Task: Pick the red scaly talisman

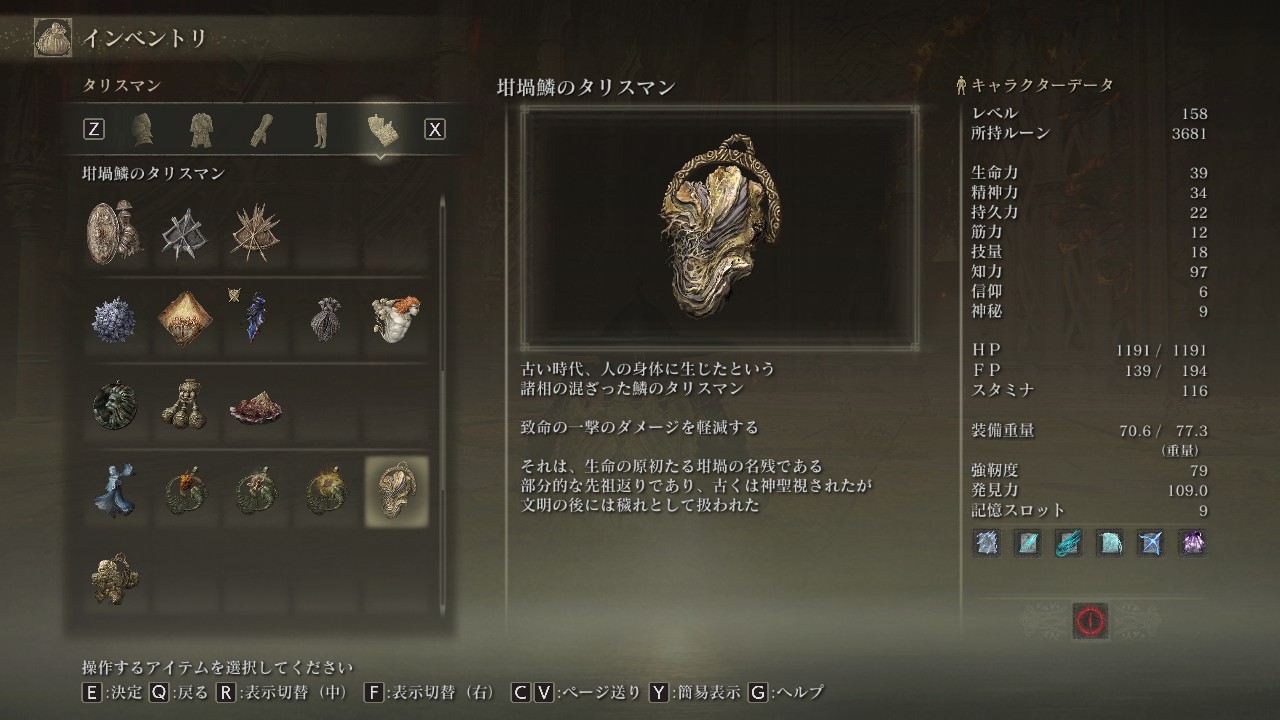Action: click(255, 405)
